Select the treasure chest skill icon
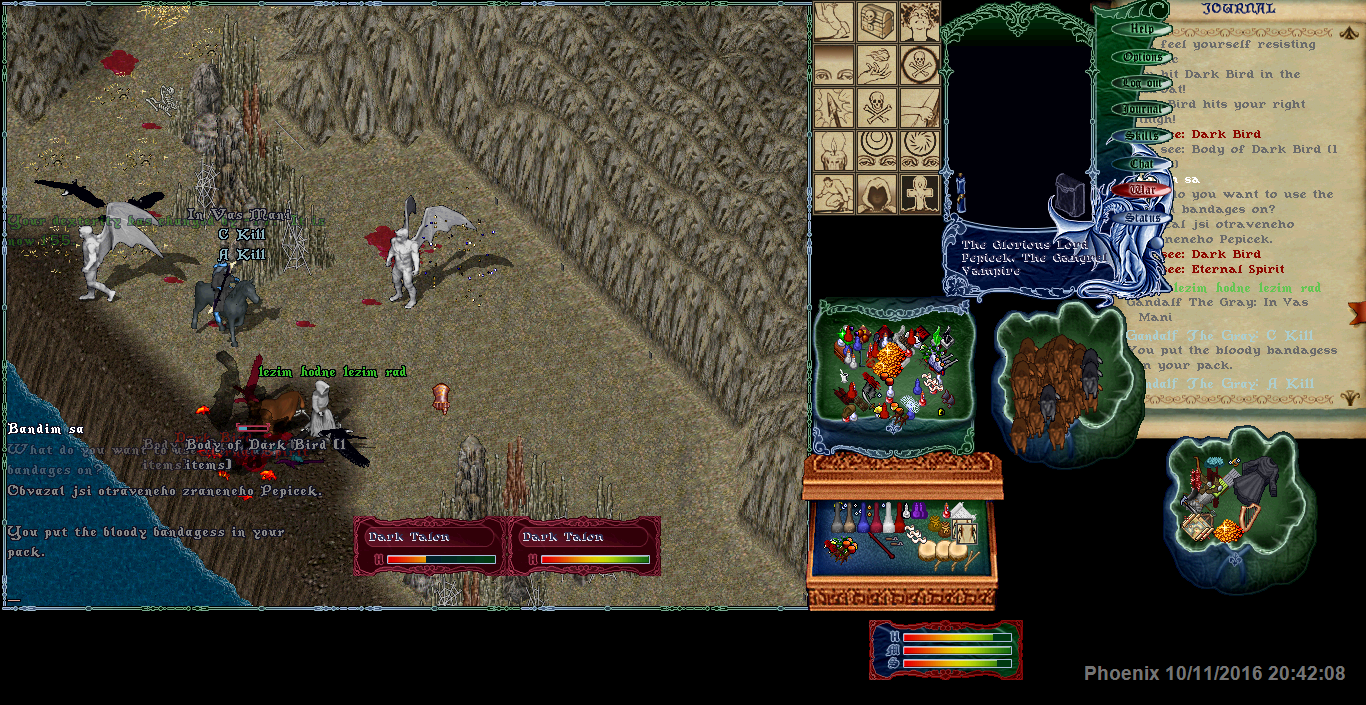1366x705 pixels. pyautogui.click(x=876, y=20)
